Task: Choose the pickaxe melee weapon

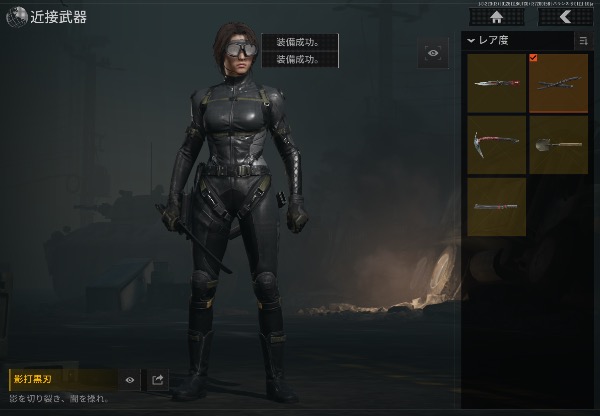Action: 497,146
